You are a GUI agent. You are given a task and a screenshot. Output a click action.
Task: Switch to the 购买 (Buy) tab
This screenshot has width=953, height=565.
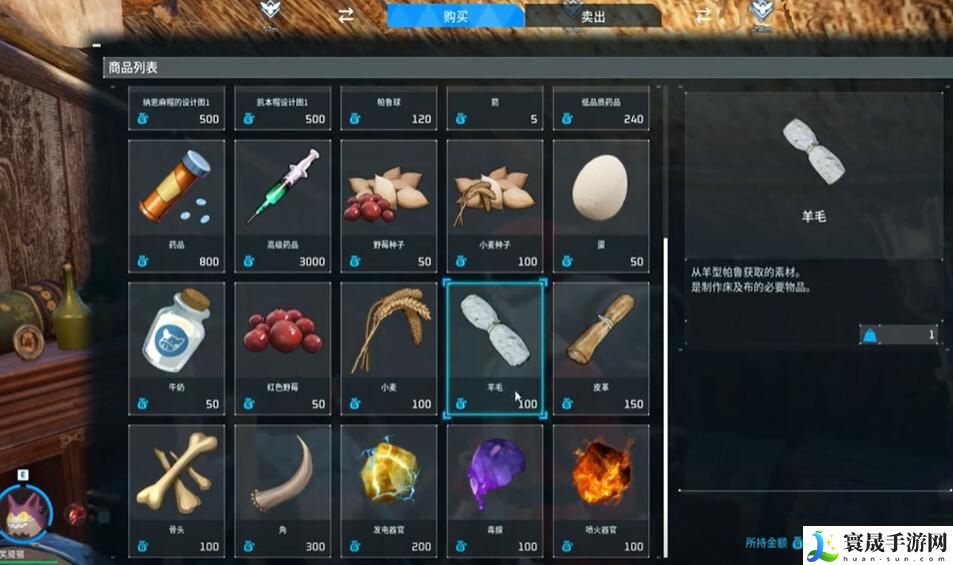pyautogui.click(x=454, y=15)
